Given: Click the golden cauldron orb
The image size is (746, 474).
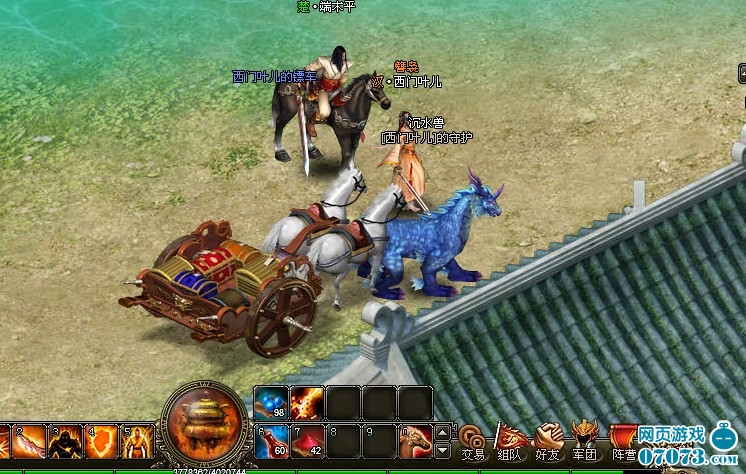Looking at the screenshot, I should pyautogui.click(x=205, y=423).
